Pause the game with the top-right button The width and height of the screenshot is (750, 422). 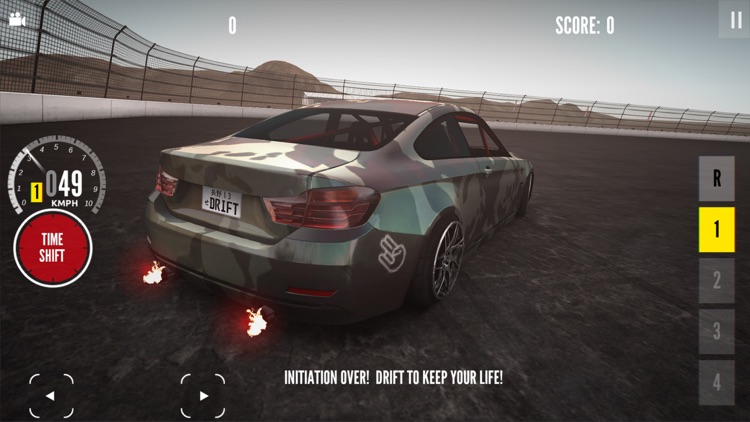coord(734,19)
